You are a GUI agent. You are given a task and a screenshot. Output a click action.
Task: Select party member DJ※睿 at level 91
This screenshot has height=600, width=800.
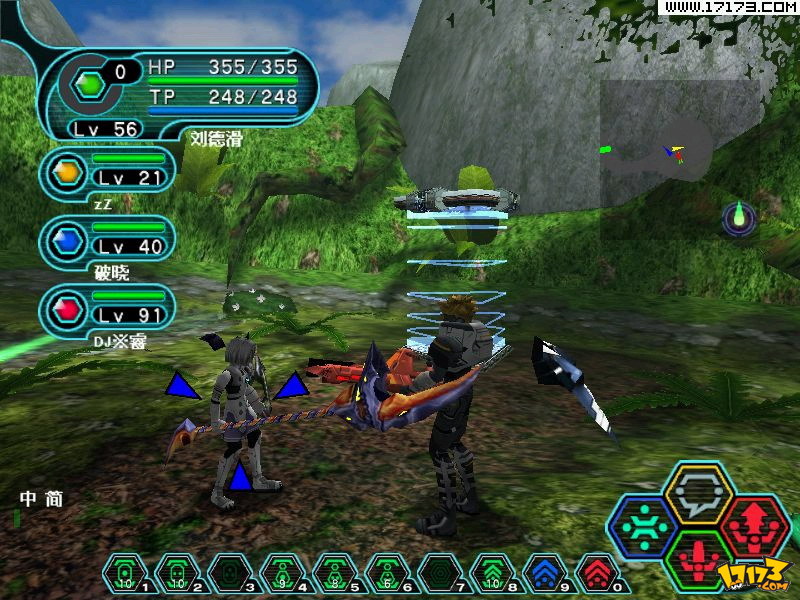[x=108, y=307]
